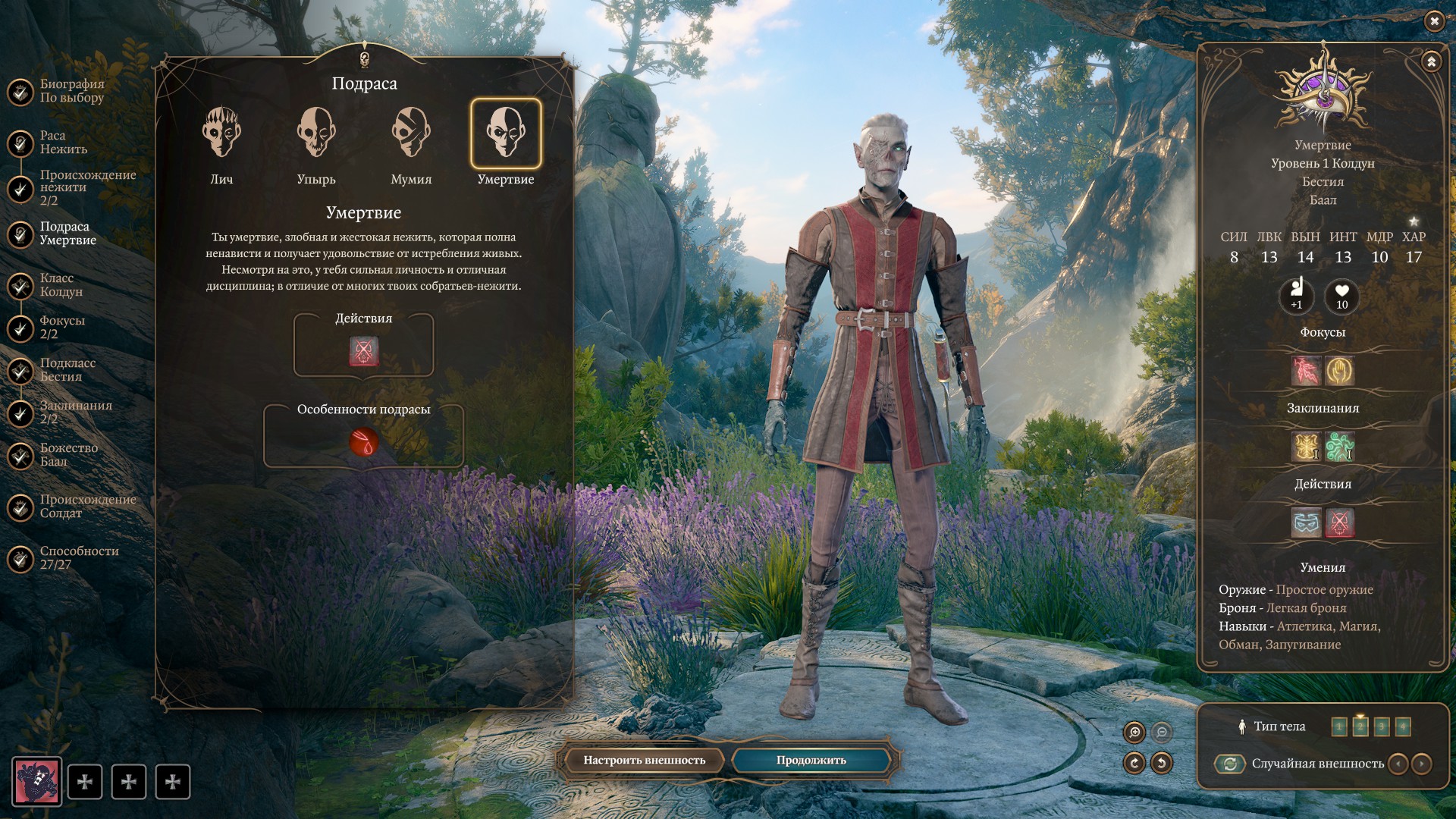Screen dimensions: 1456x819
Task: Pick the Мумия subrace
Action: coord(411,134)
